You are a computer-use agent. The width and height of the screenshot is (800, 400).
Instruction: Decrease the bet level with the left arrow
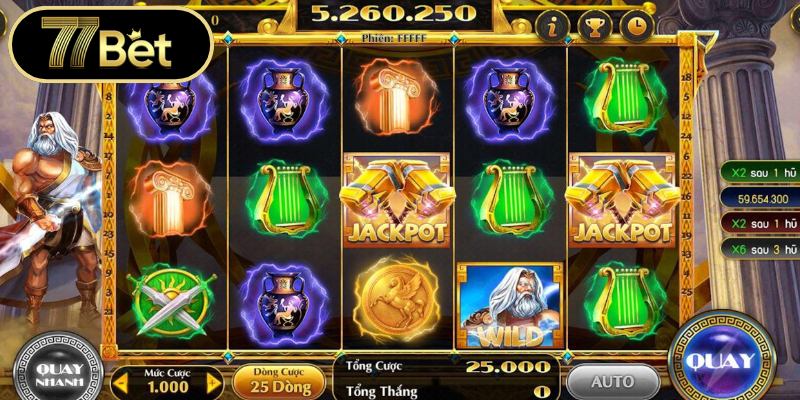point(119,383)
